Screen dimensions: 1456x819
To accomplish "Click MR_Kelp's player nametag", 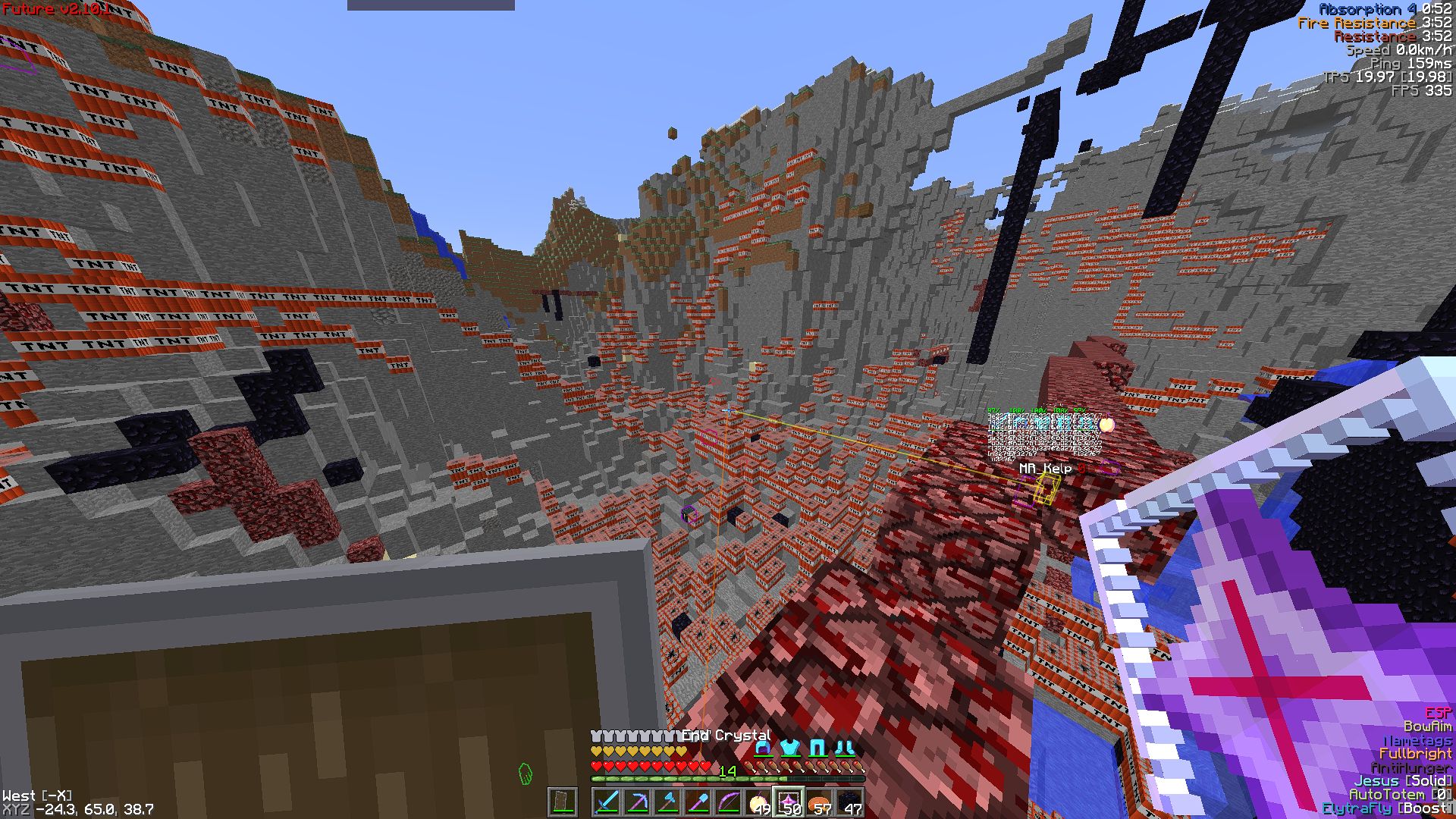I will [1044, 469].
